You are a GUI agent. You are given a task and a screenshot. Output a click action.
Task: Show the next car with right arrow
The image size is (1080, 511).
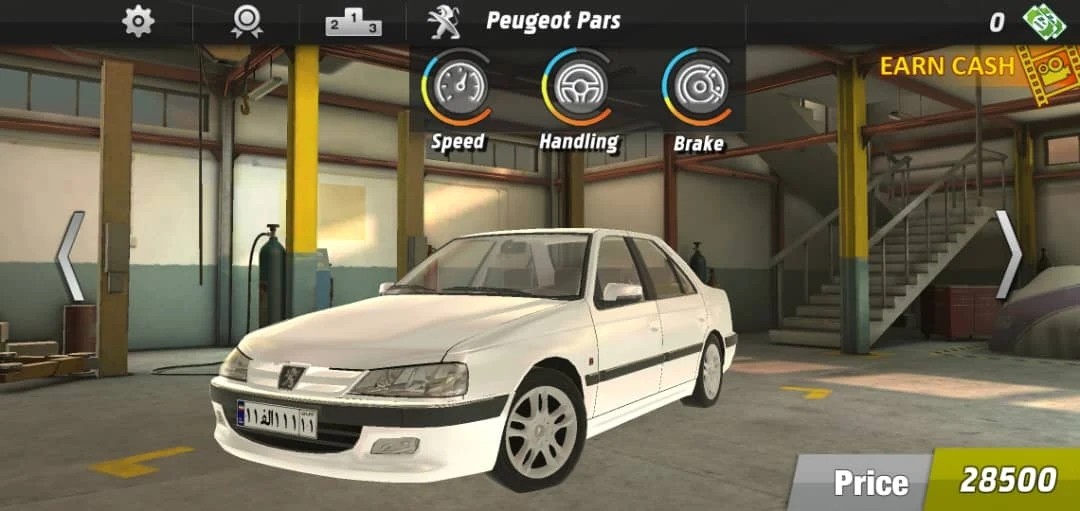coord(1008,256)
